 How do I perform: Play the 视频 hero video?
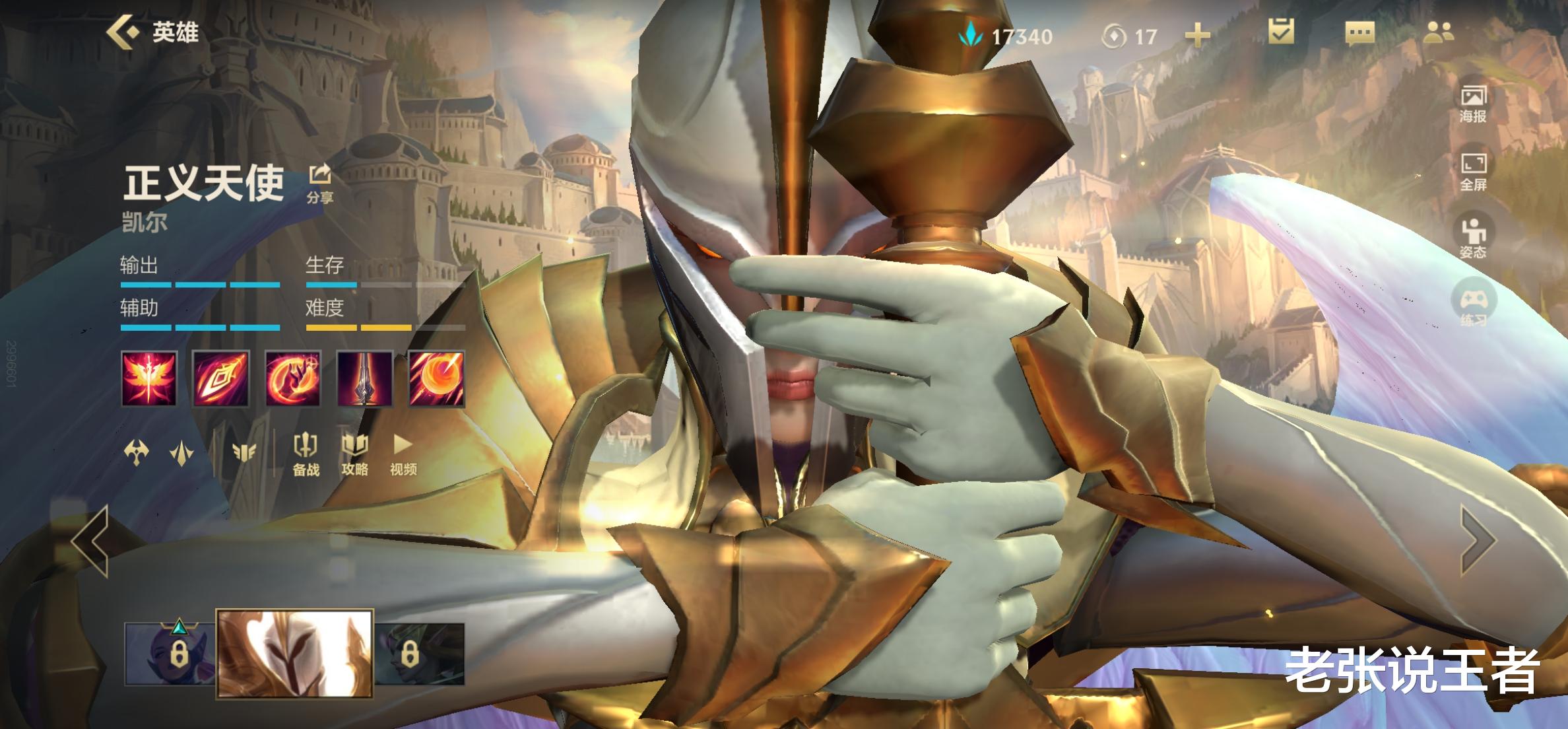point(403,454)
